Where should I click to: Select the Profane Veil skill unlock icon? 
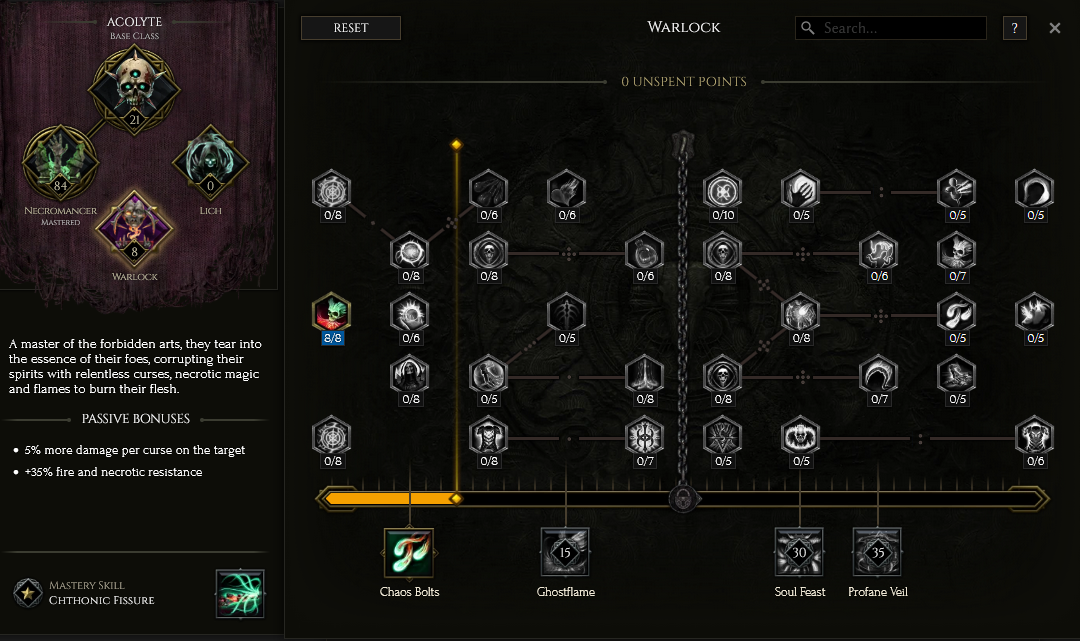[x=877, y=553]
